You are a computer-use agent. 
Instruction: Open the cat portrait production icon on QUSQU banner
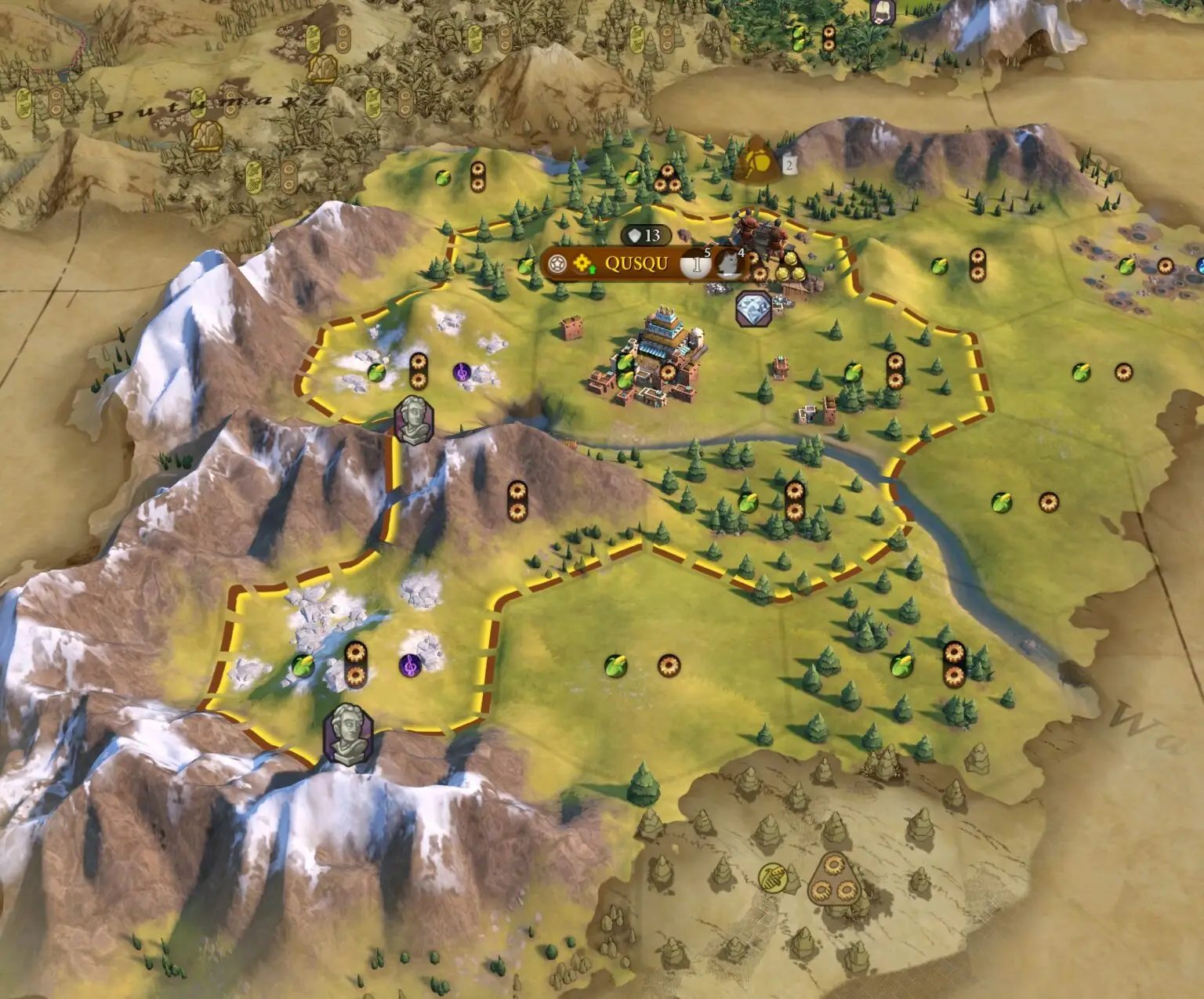coord(728,264)
